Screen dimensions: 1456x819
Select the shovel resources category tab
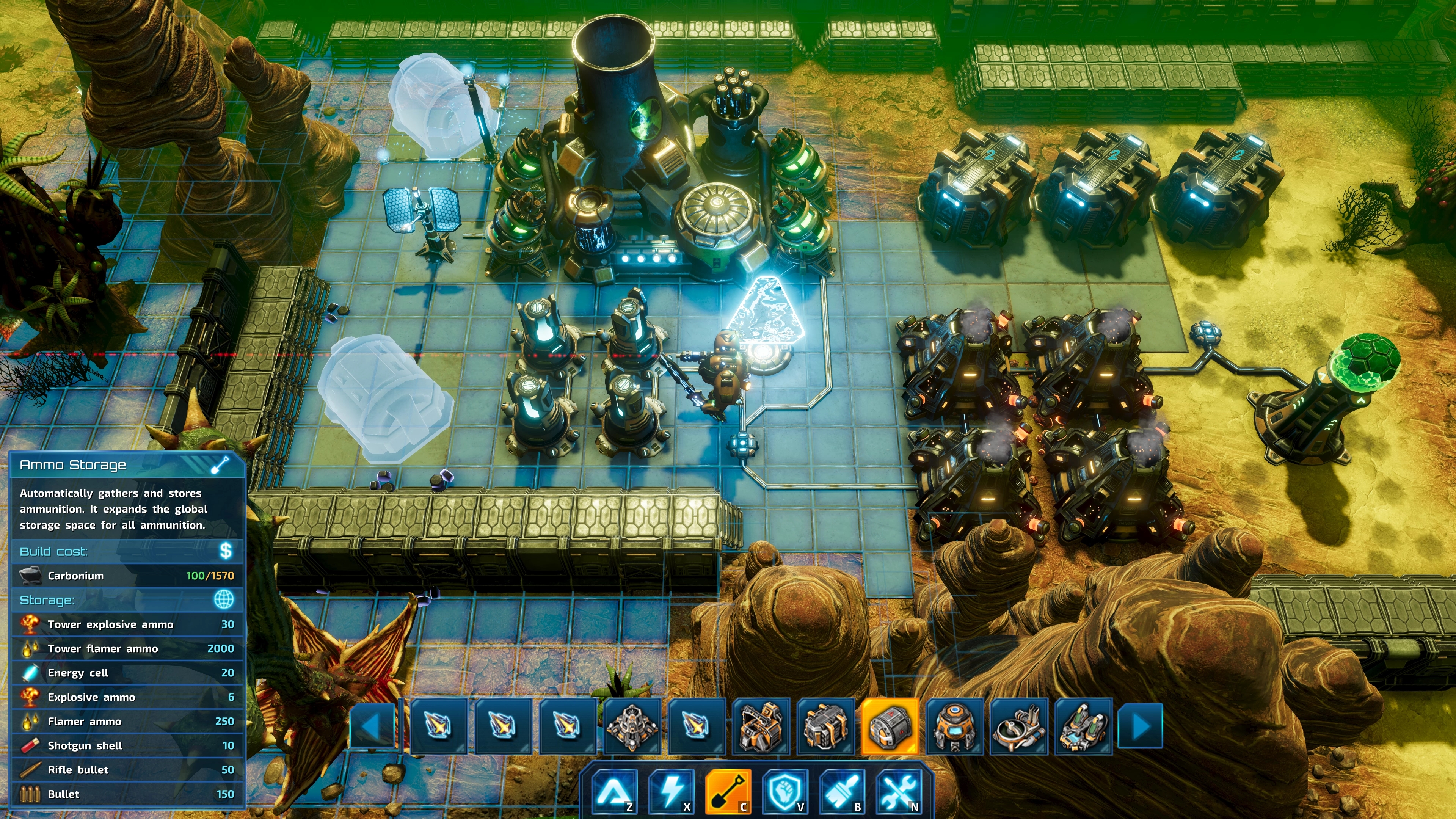pos(728,790)
